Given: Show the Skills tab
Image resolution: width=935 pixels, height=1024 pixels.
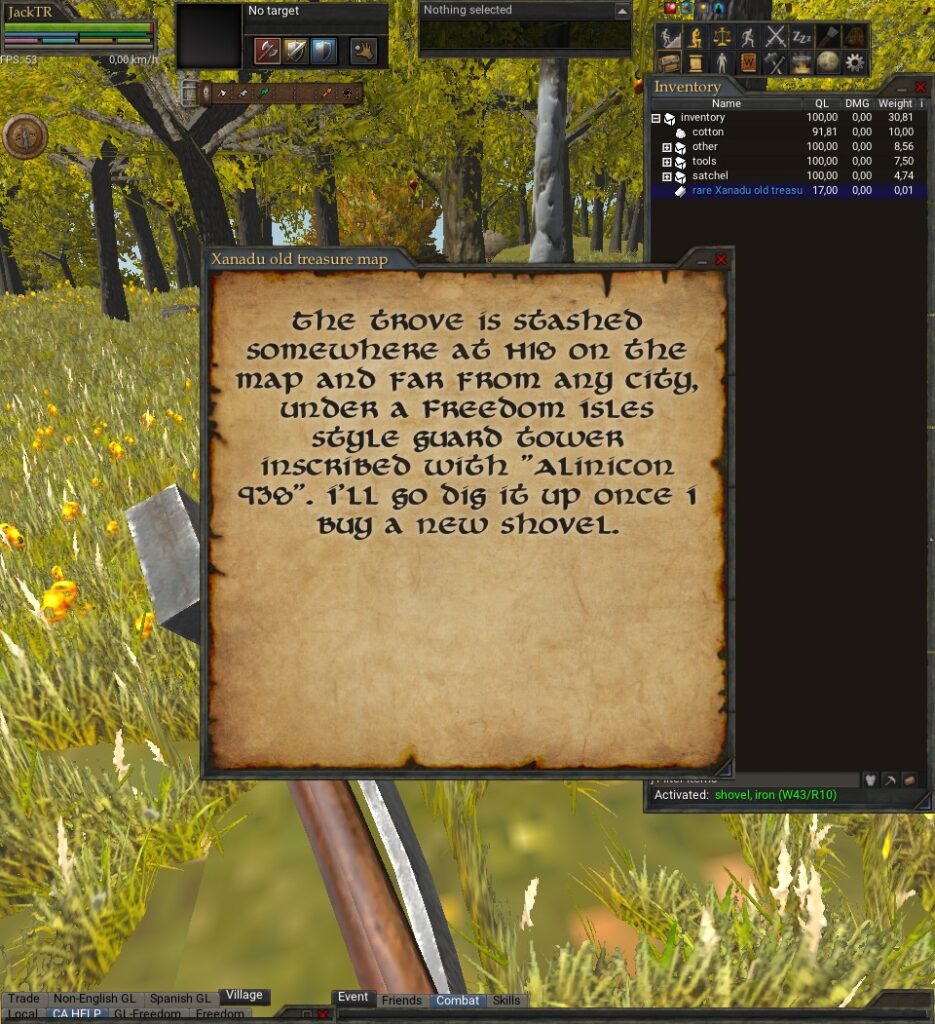Looking at the screenshot, I should tap(506, 1000).
